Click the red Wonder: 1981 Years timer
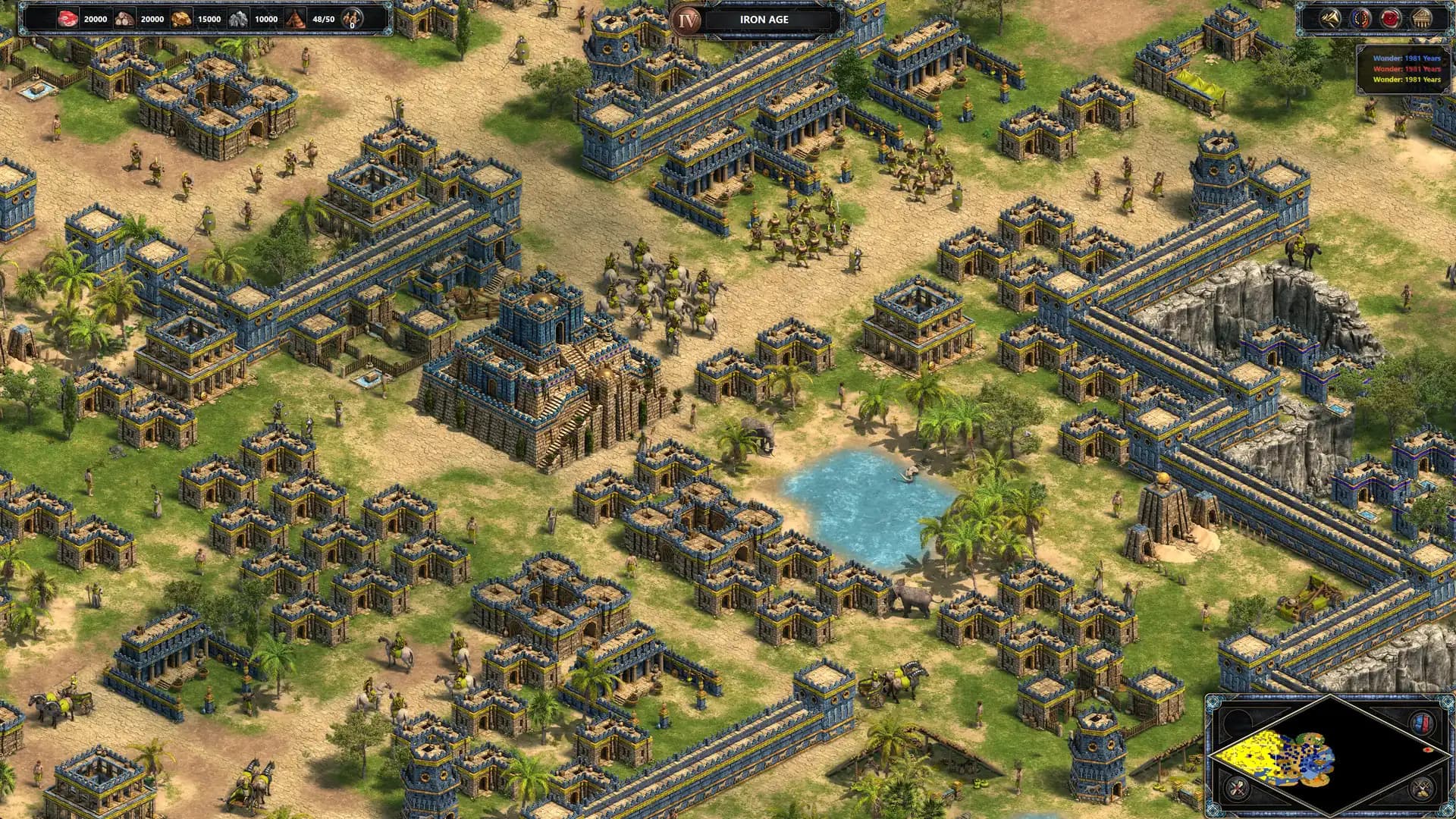Screen dimensions: 1456x819 point(1407,70)
